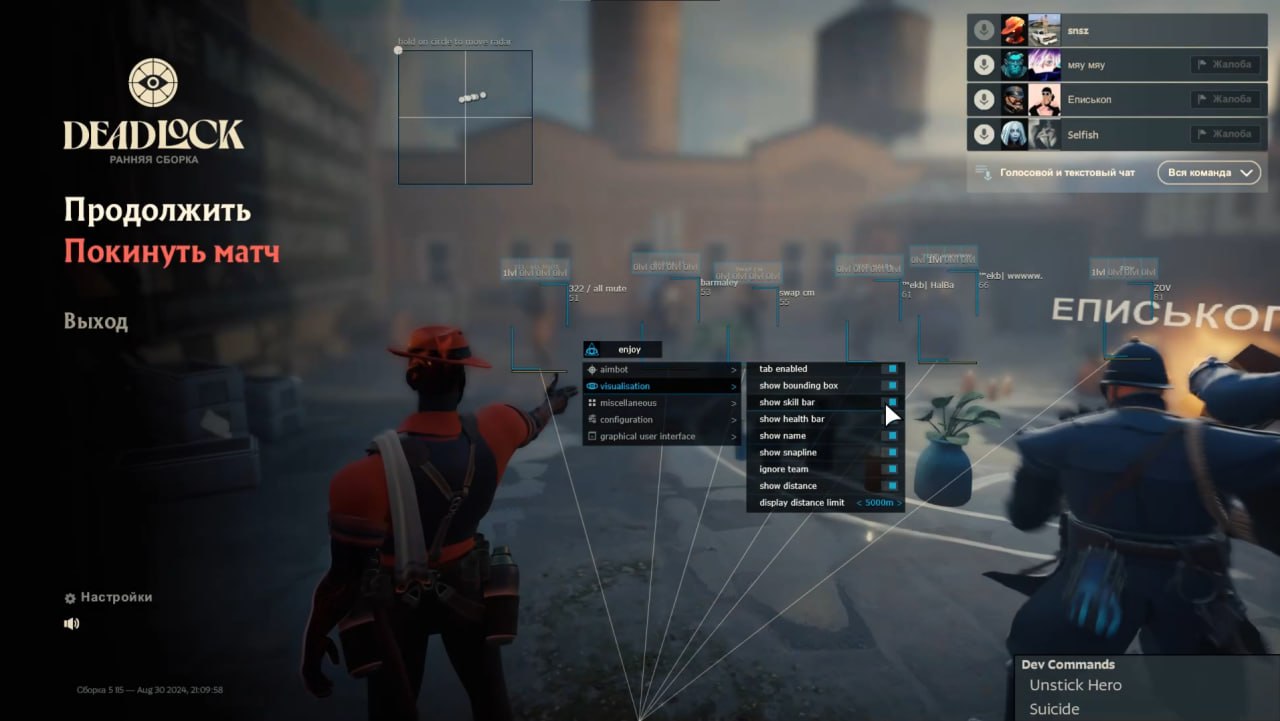Open the Вся команда chat dropdown
1280x721 pixels.
[x=1208, y=172]
